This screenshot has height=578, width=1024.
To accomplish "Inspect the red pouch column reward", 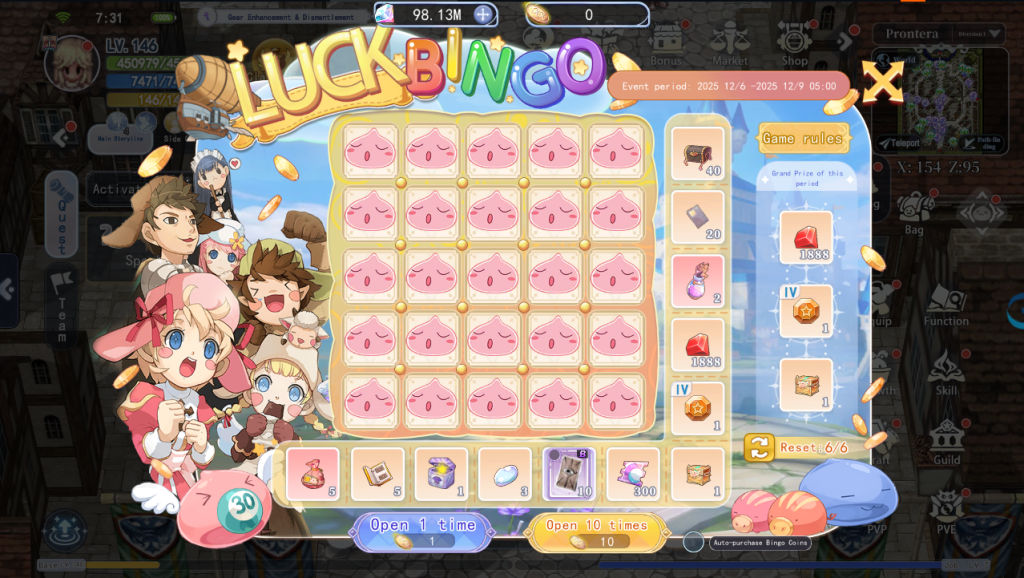I will pos(313,474).
